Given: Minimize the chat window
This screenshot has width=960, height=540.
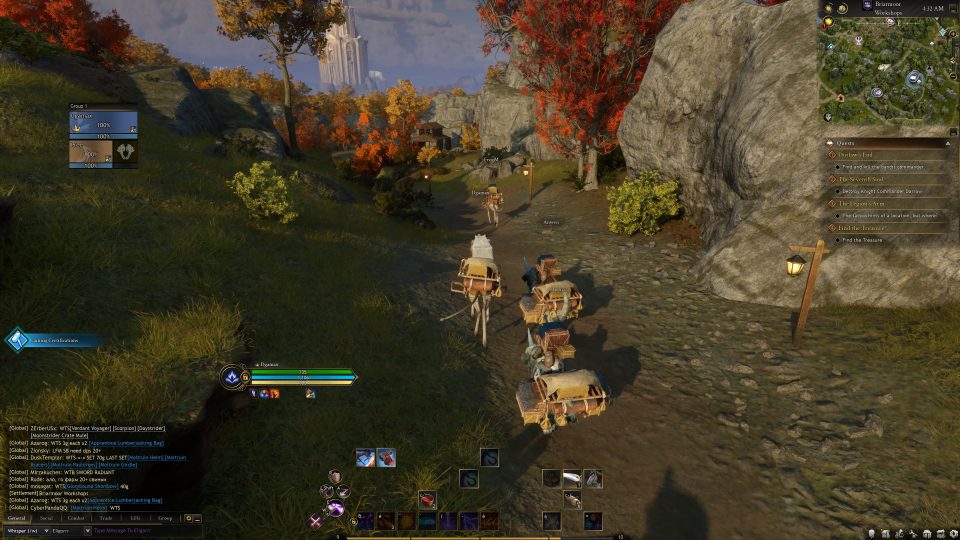Looking at the screenshot, I should 197,518.
